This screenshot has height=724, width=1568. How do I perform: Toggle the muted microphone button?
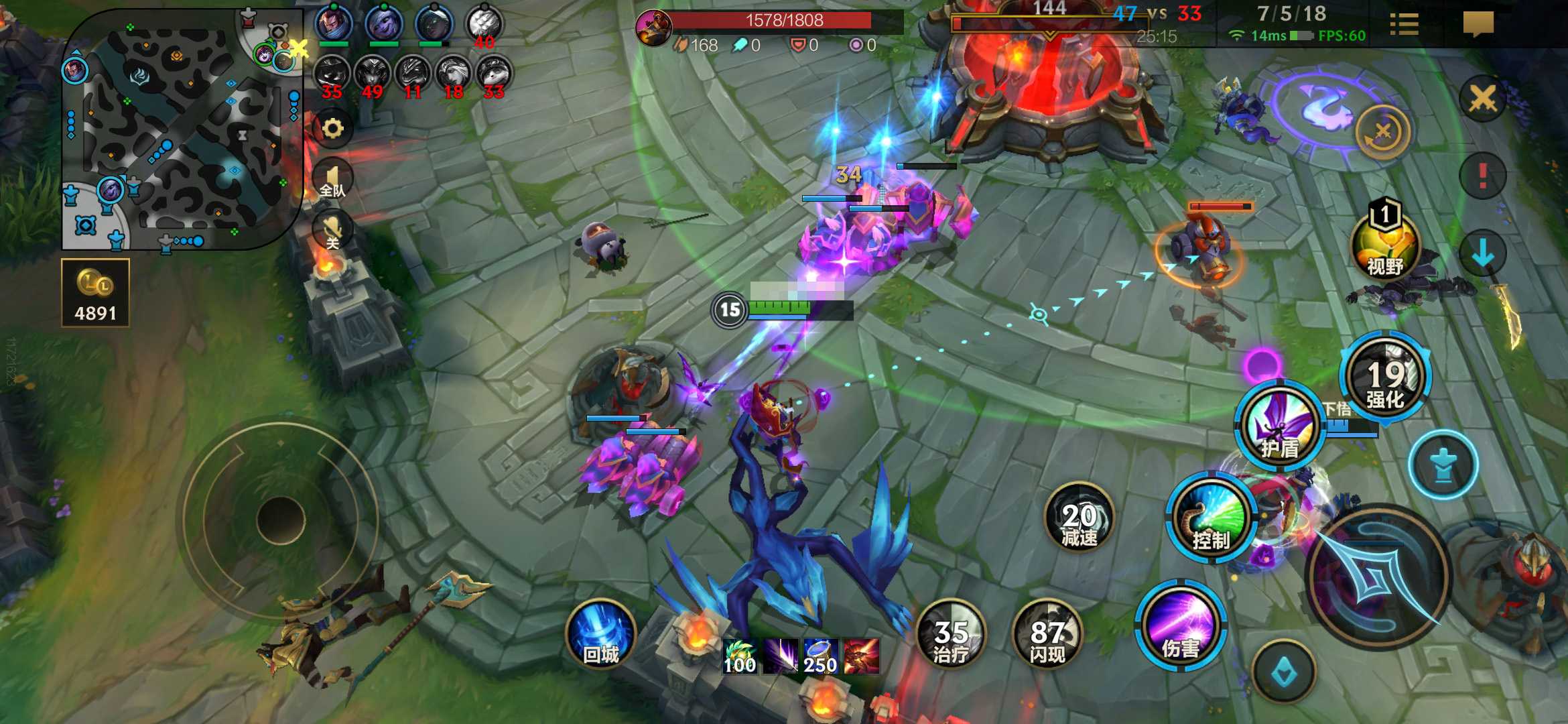point(333,230)
